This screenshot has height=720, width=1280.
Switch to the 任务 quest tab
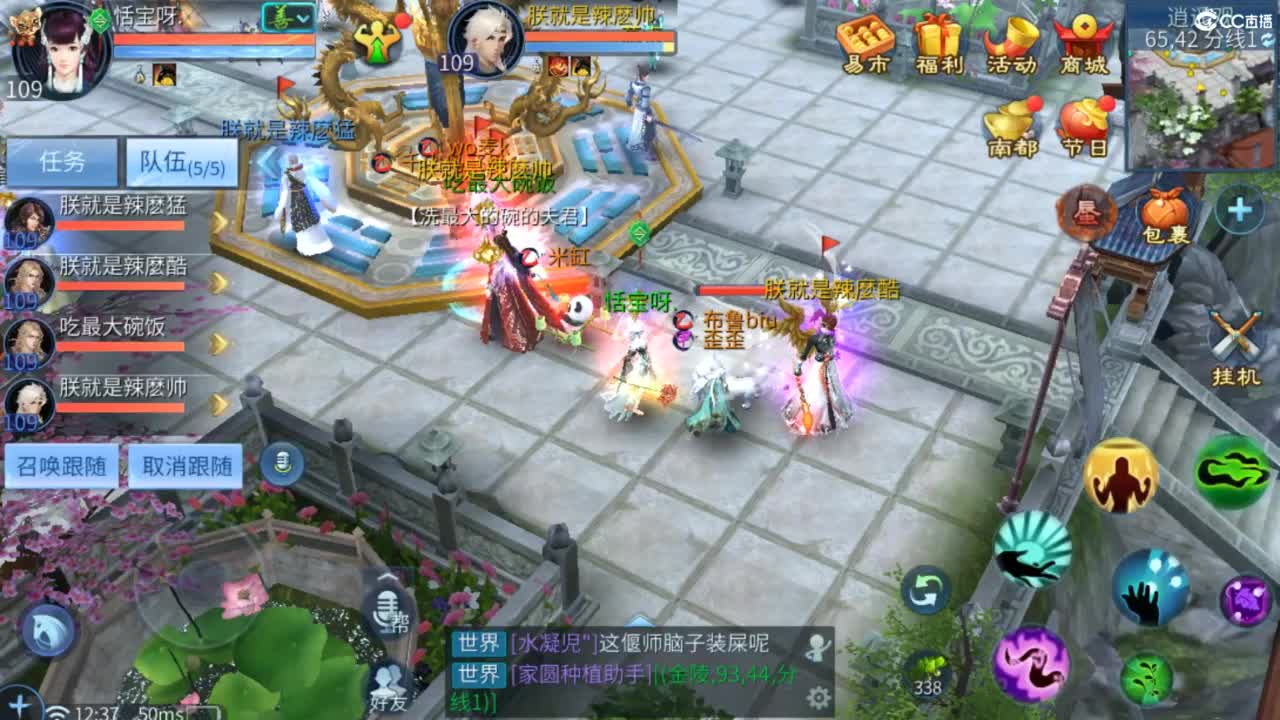(x=62, y=160)
